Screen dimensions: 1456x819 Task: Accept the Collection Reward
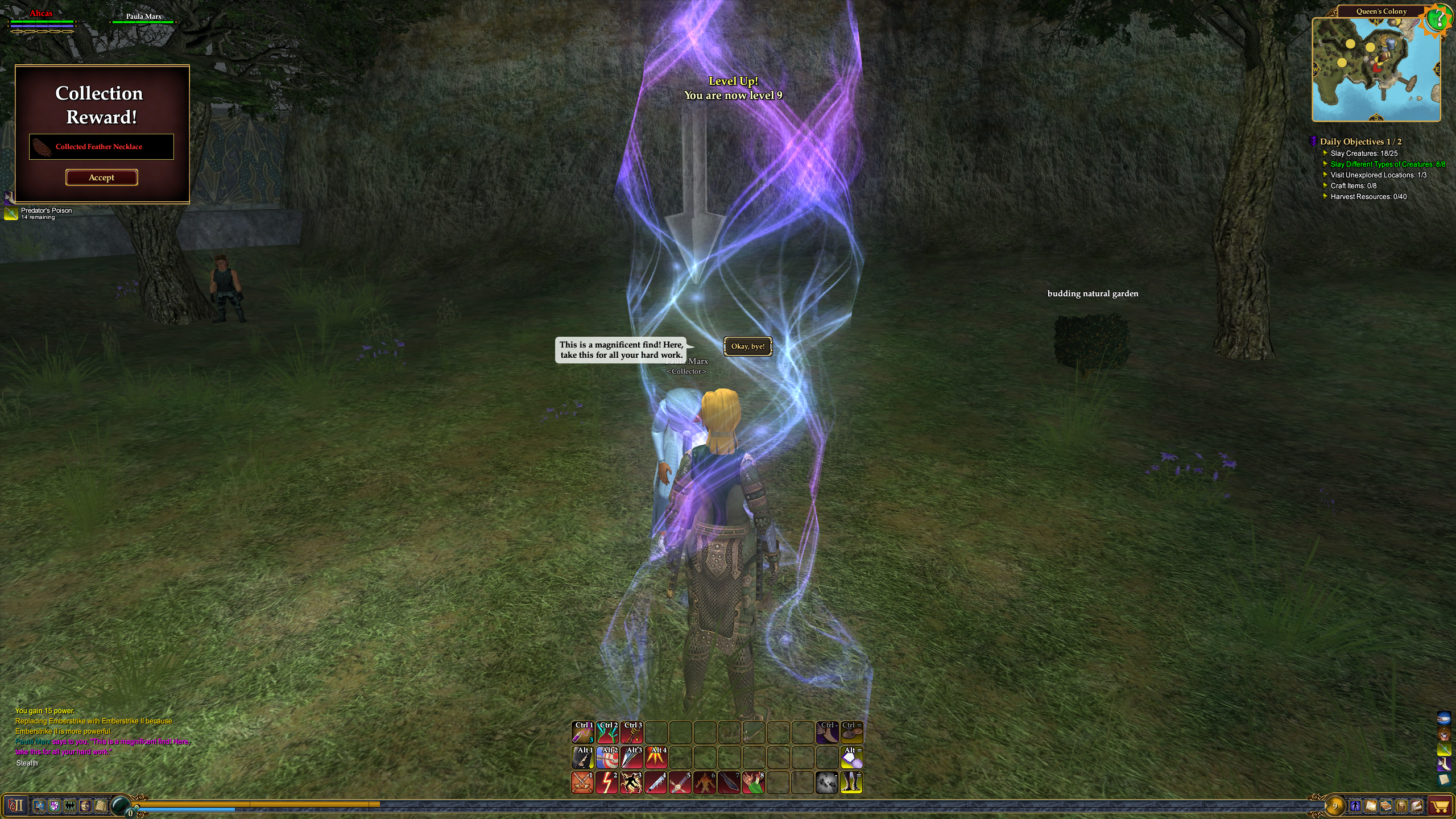pos(101,177)
